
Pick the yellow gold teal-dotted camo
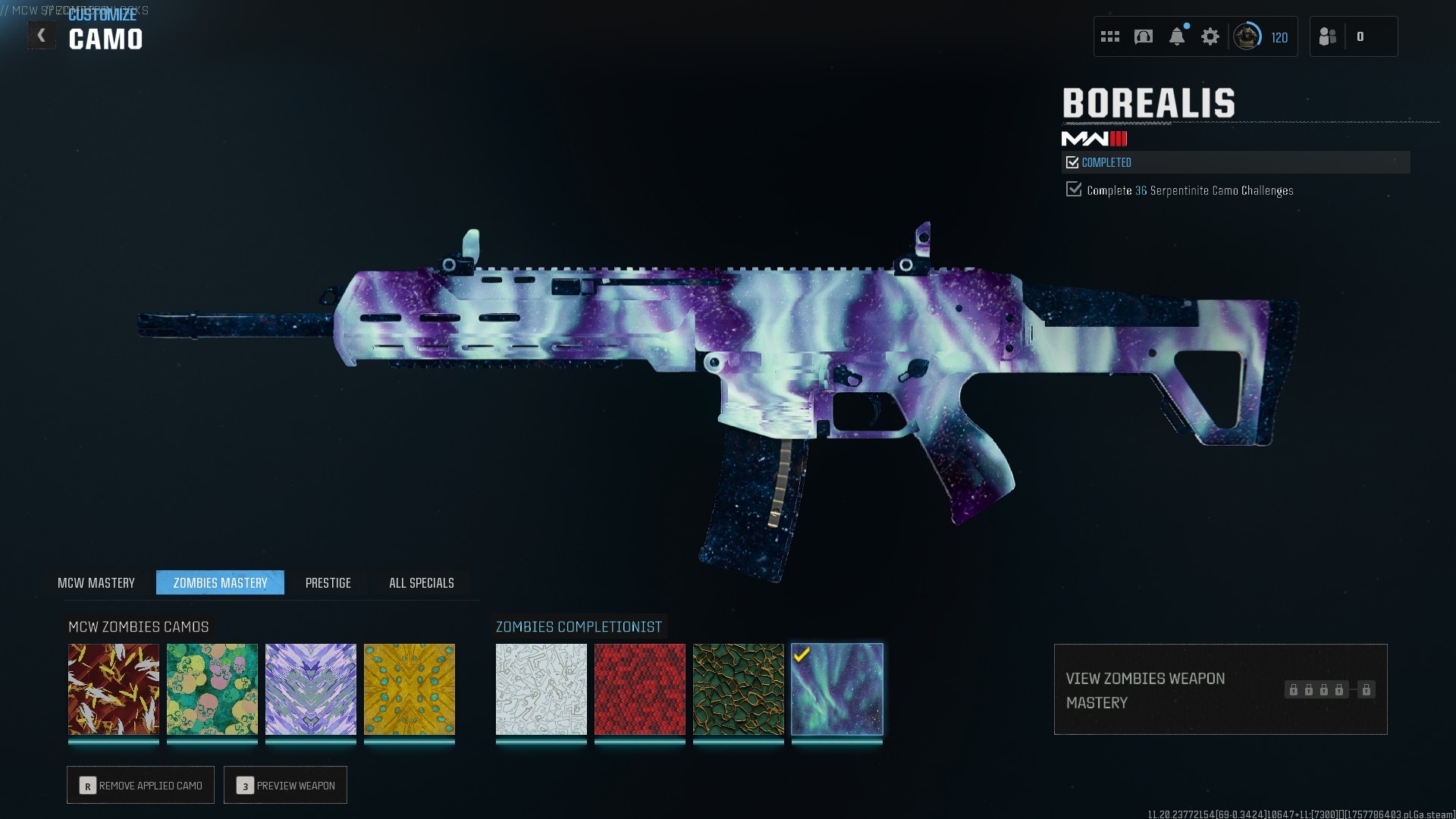click(409, 689)
